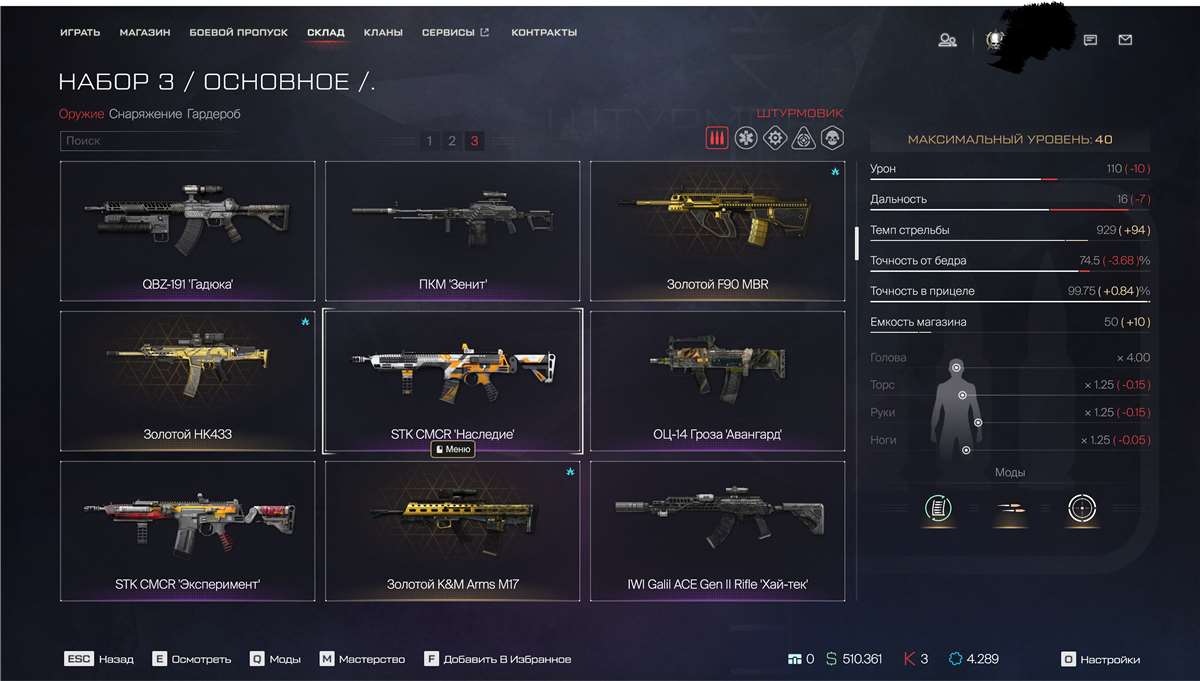This screenshot has width=1200, height=681.
Task: Go to page 1 of weapons
Action: pyautogui.click(x=430, y=141)
